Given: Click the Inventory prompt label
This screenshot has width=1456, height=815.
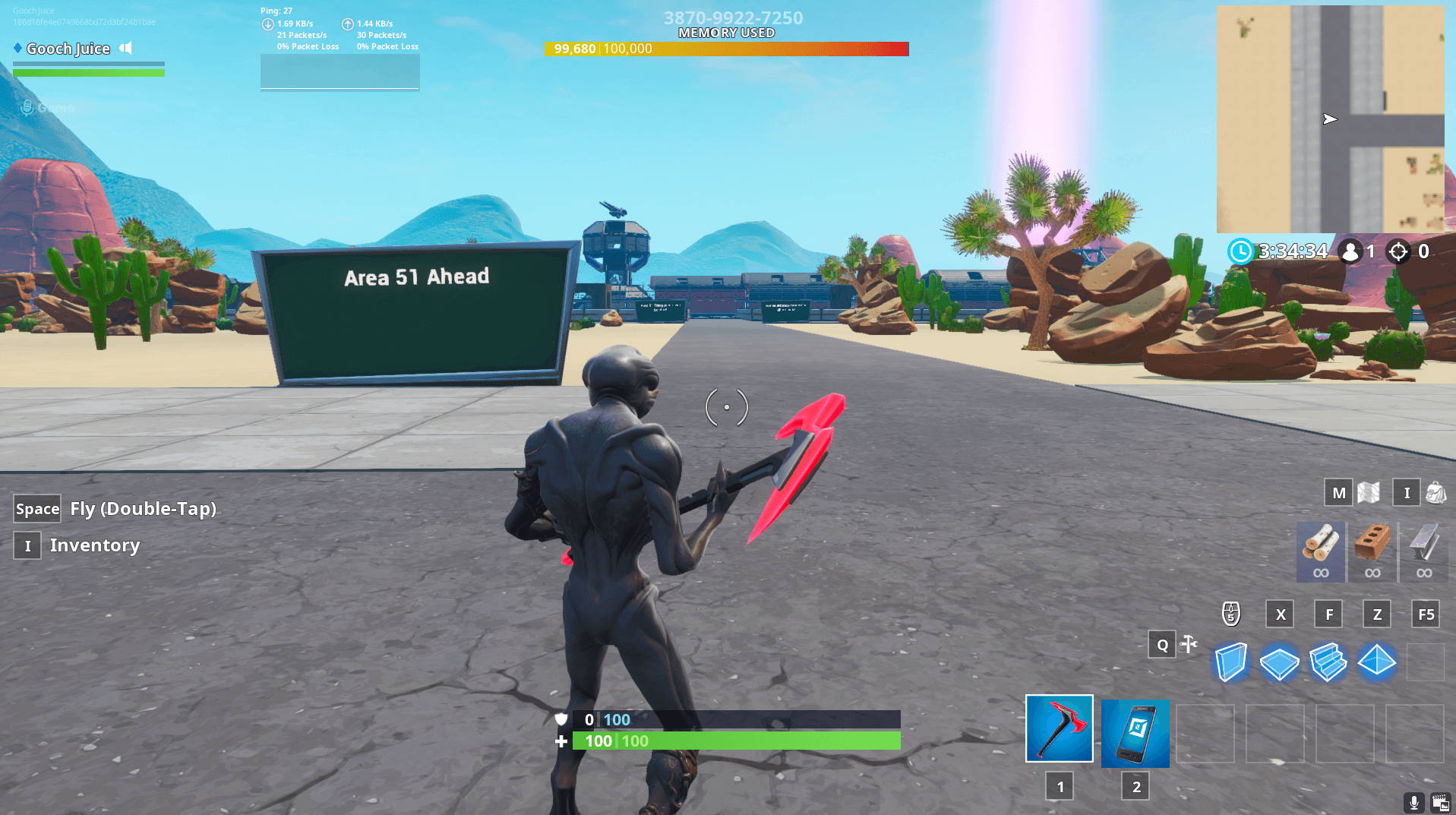Looking at the screenshot, I should [94, 545].
